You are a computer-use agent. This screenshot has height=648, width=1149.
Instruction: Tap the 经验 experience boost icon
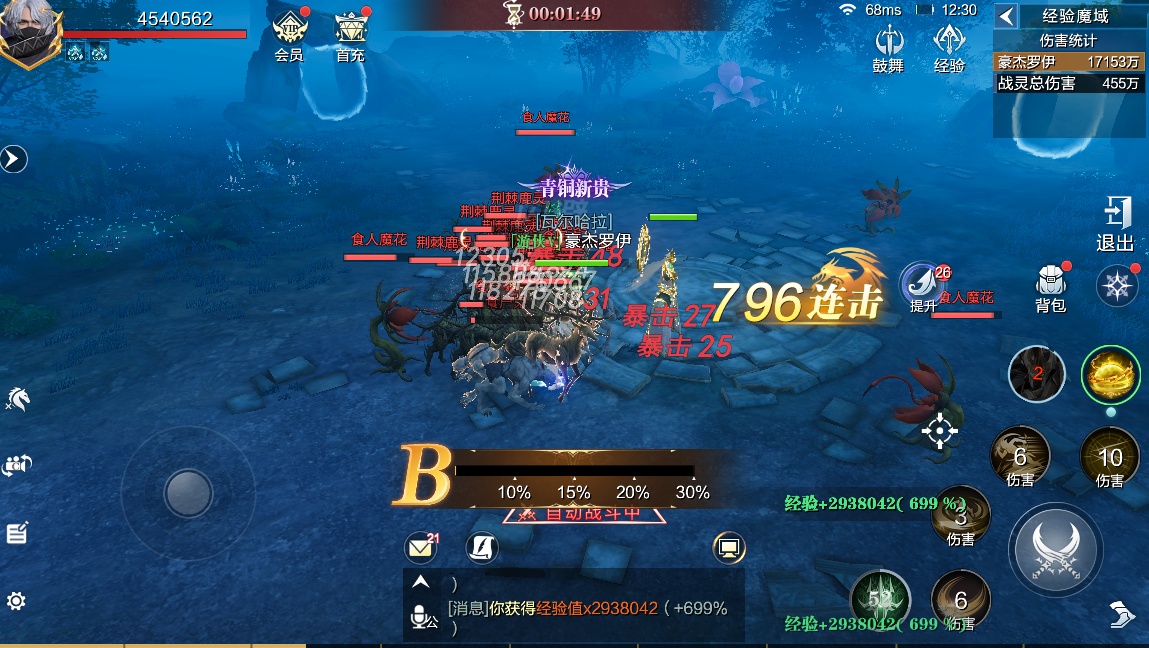tap(949, 45)
